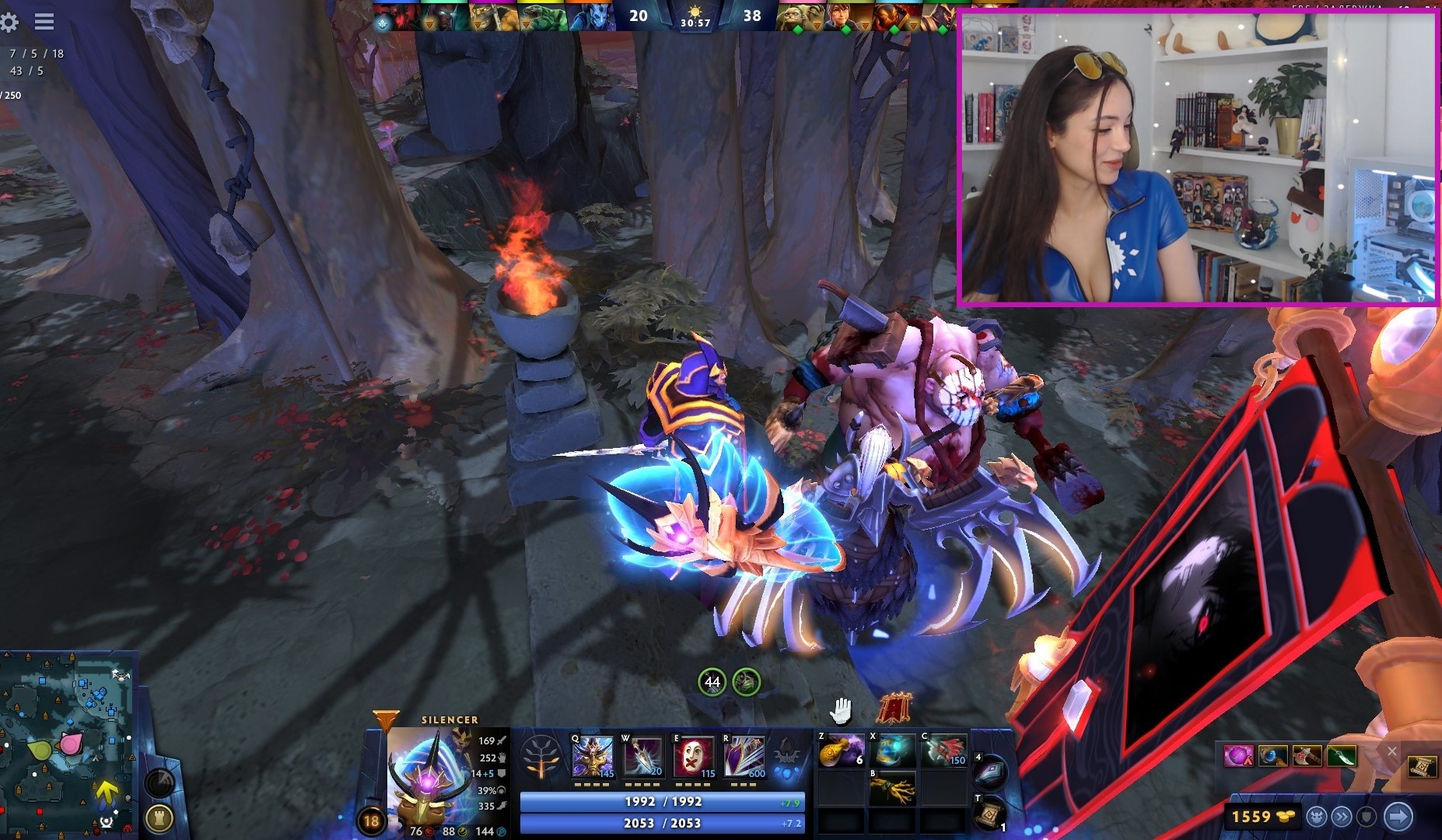
Task: Use the item in inventory slot Z
Action: [x=841, y=751]
